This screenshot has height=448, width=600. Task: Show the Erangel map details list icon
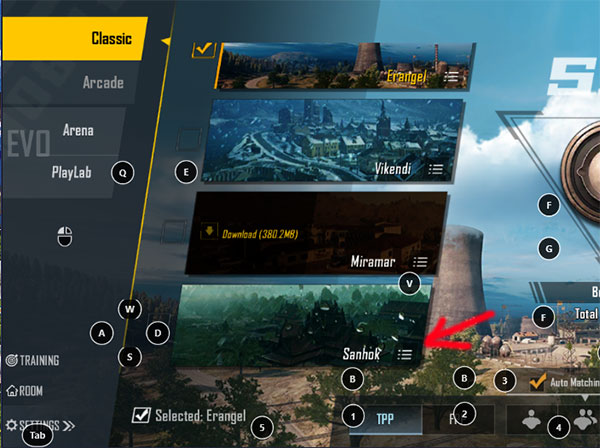pos(452,76)
